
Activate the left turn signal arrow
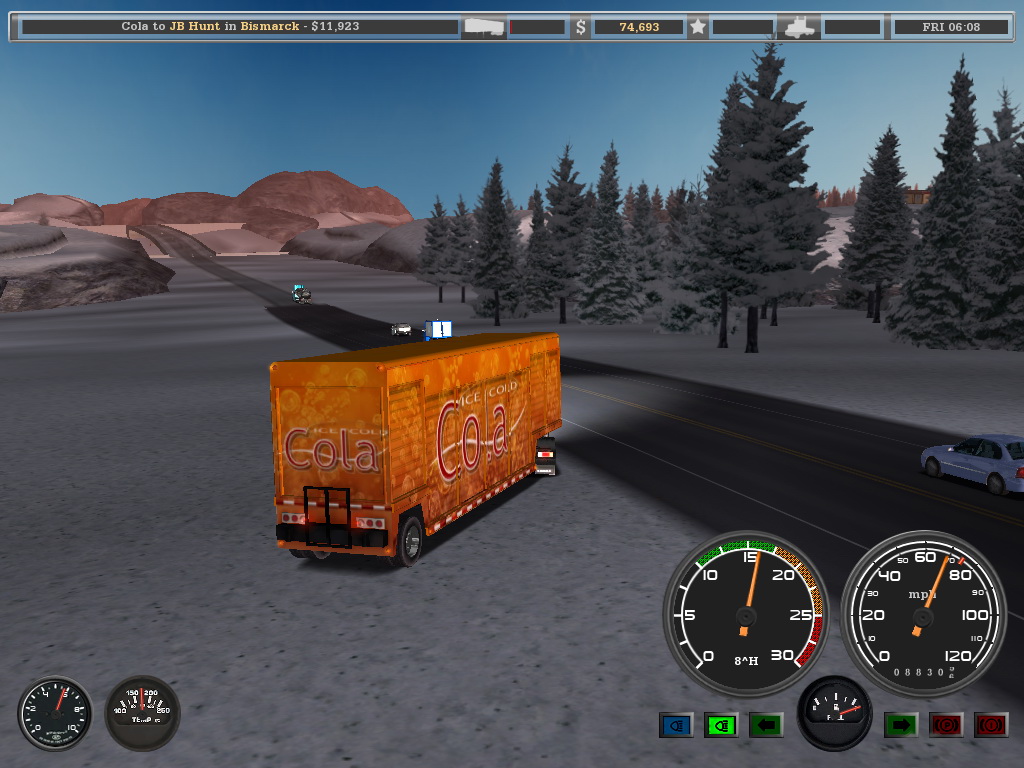(x=766, y=724)
